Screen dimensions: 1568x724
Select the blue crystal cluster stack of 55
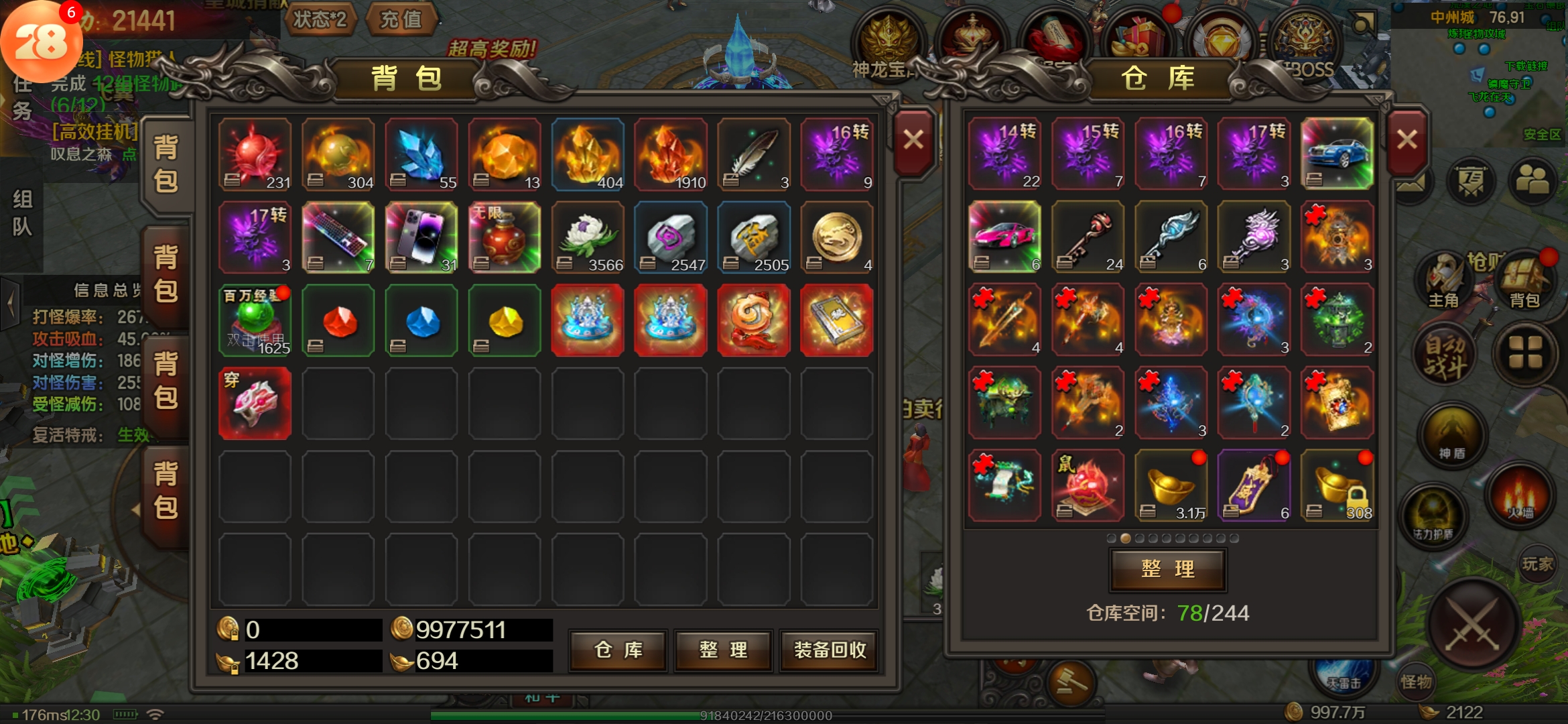click(x=421, y=155)
